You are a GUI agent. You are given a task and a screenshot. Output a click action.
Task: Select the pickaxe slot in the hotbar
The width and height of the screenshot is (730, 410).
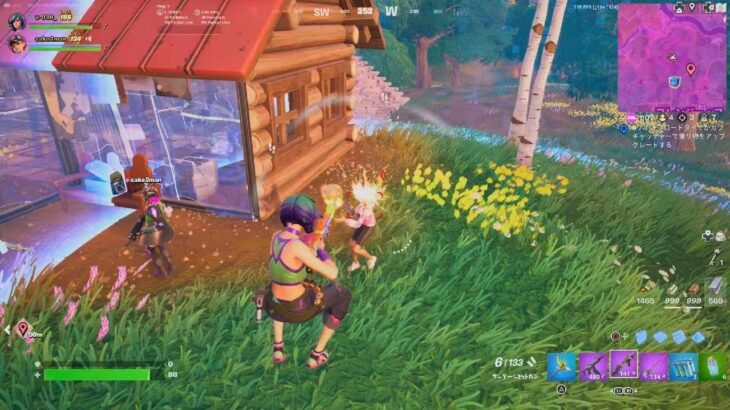560,367
